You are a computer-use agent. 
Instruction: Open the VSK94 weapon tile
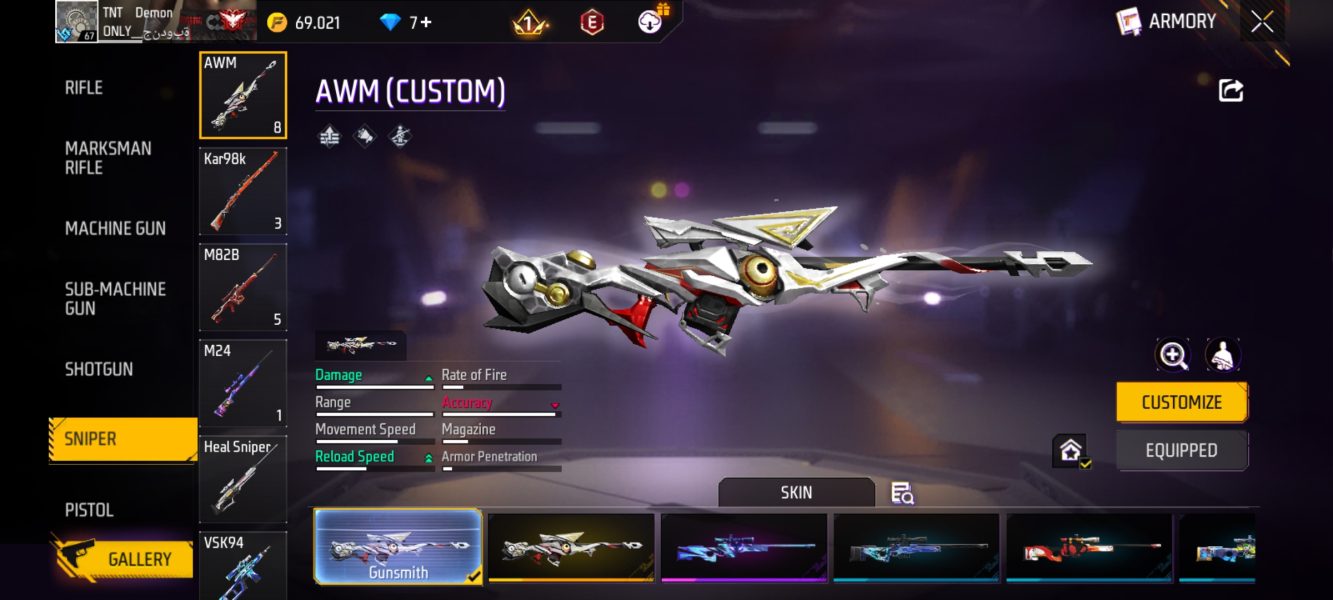(243, 565)
